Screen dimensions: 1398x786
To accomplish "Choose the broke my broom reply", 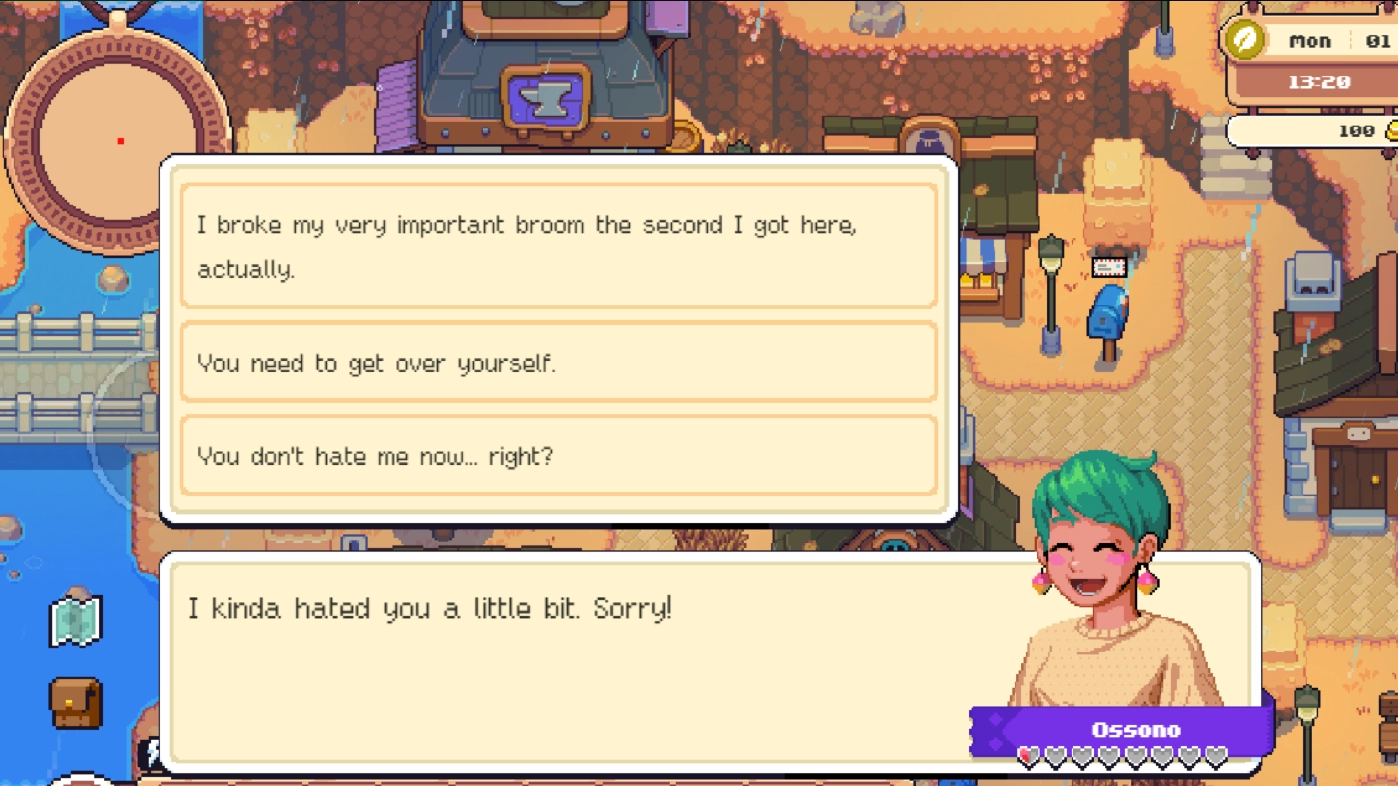I will 558,246.
